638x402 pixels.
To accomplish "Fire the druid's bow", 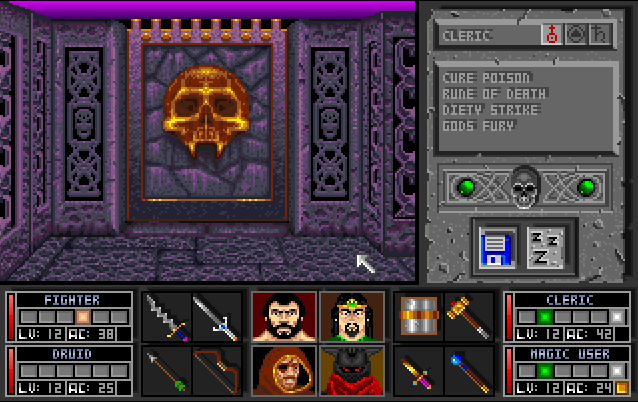I will 216,370.
